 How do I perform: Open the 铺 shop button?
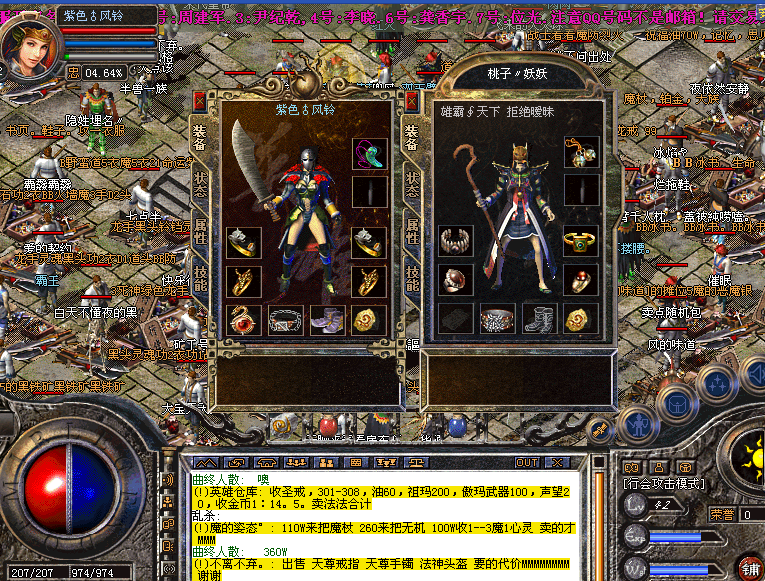748,566
